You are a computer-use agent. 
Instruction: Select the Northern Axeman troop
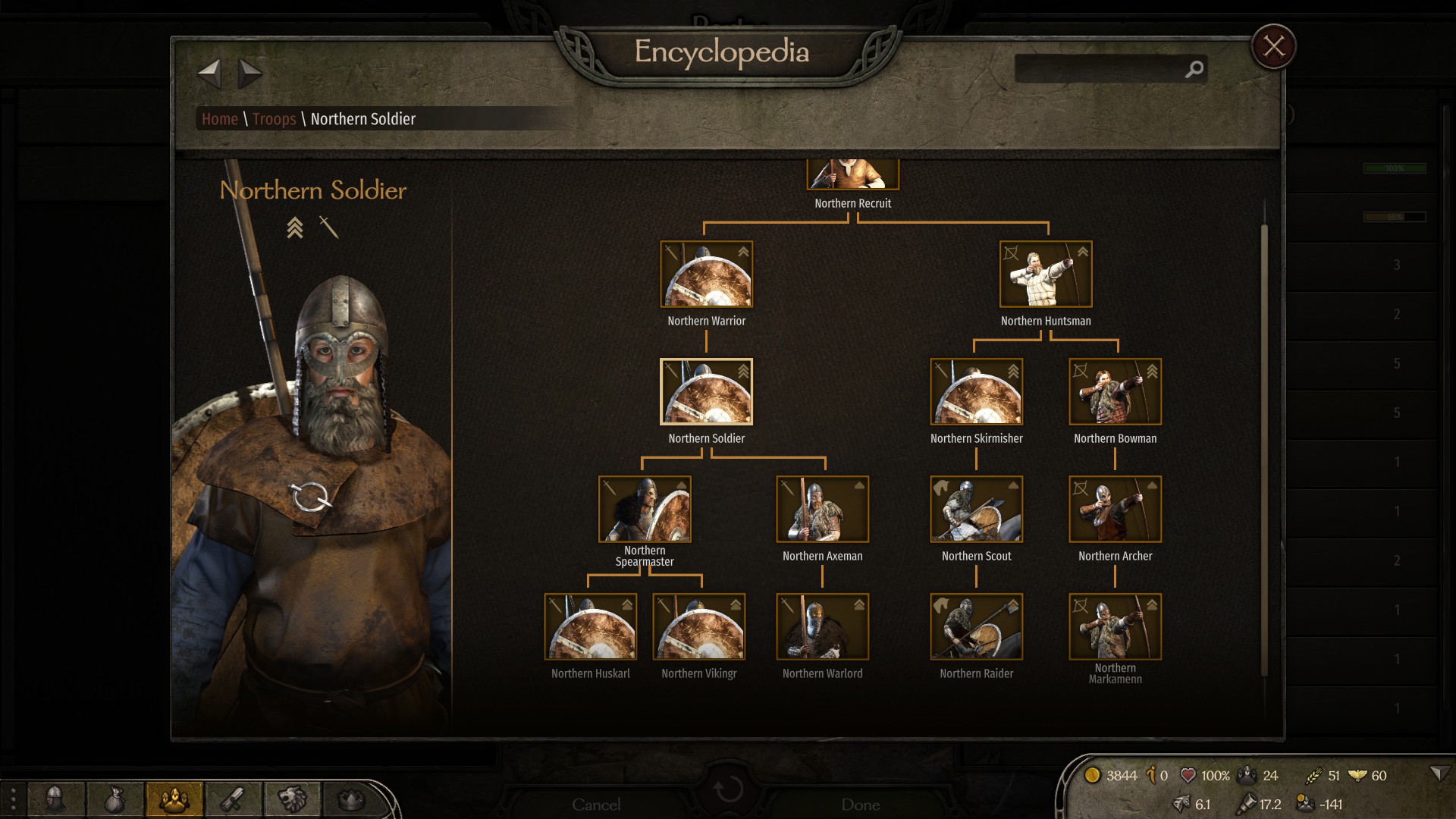point(822,510)
